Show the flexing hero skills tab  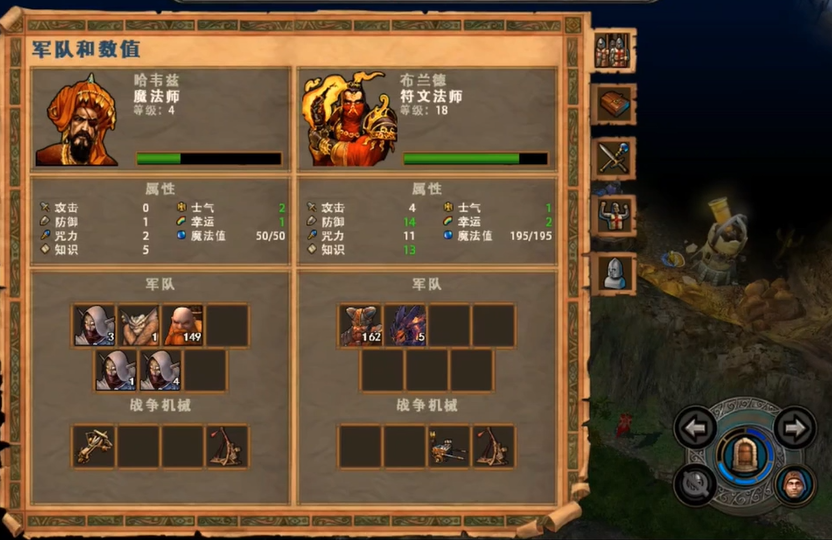612,216
